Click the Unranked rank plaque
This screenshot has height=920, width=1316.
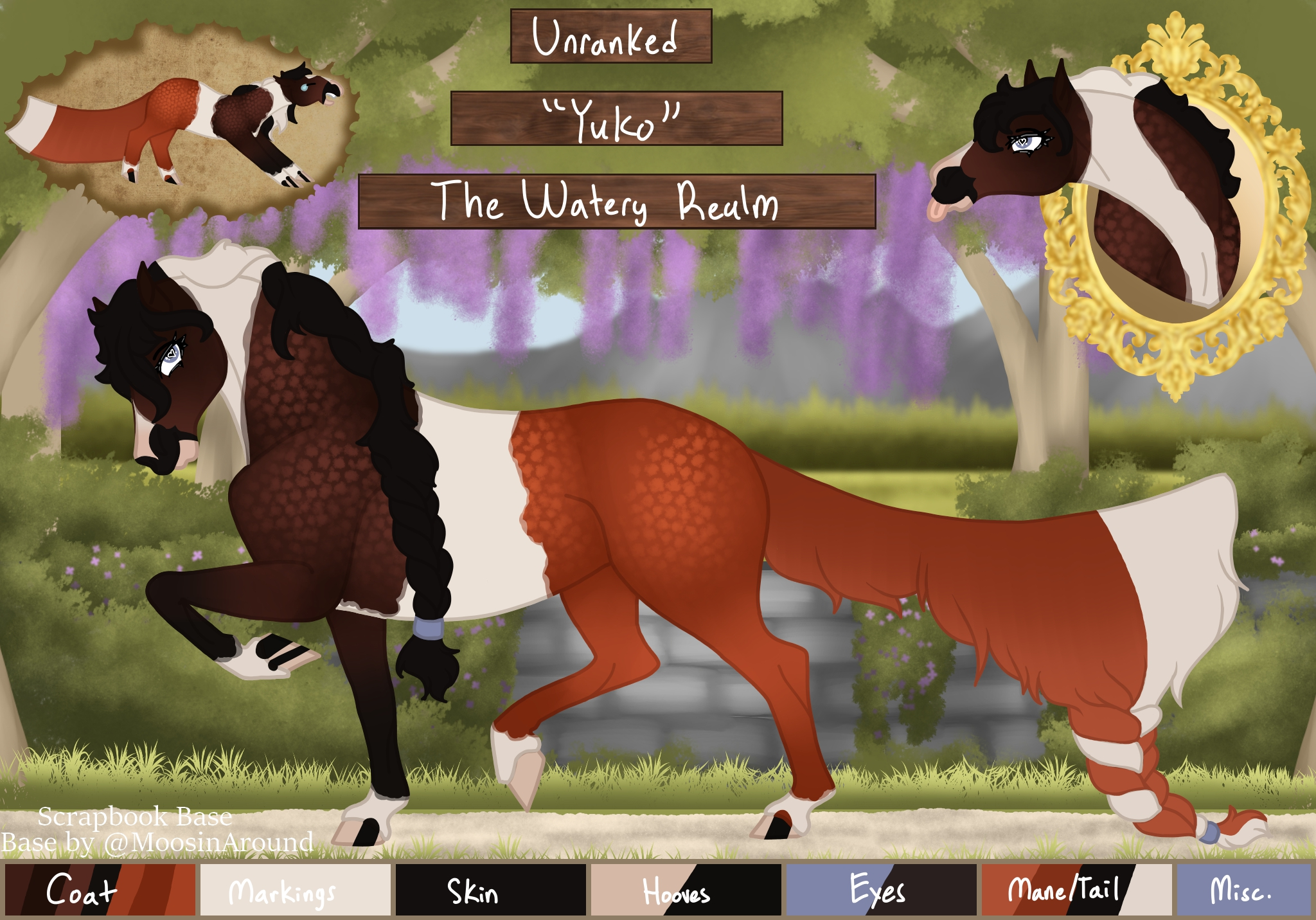[610, 37]
